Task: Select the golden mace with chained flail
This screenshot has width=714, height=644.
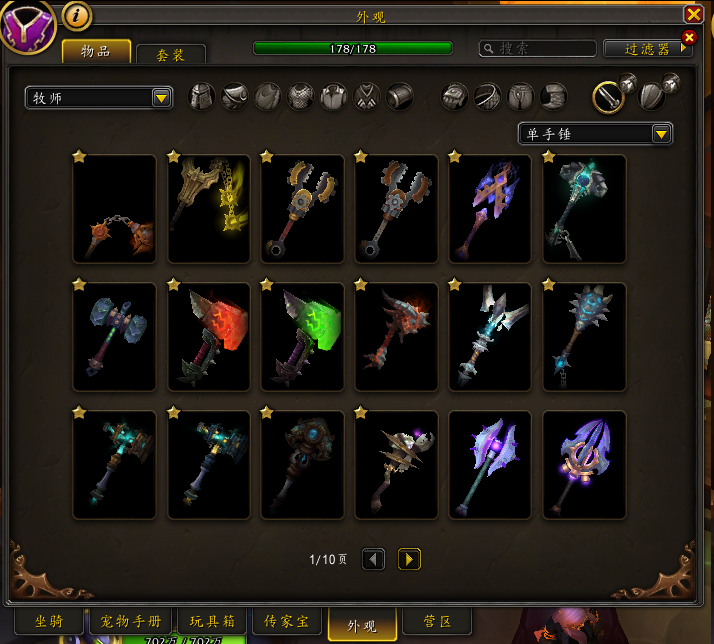Action: pyautogui.click(x=208, y=208)
